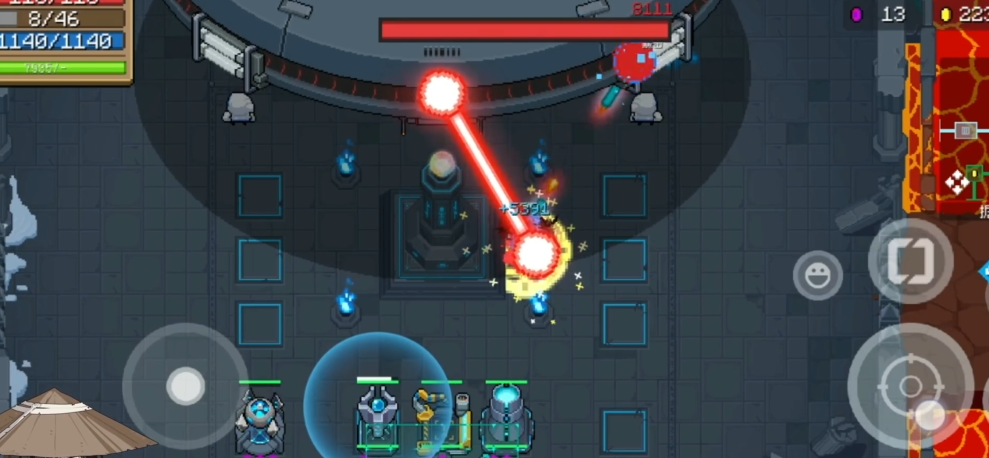Tap the smiley face emote button
The image size is (989, 458).
tap(817, 275)
